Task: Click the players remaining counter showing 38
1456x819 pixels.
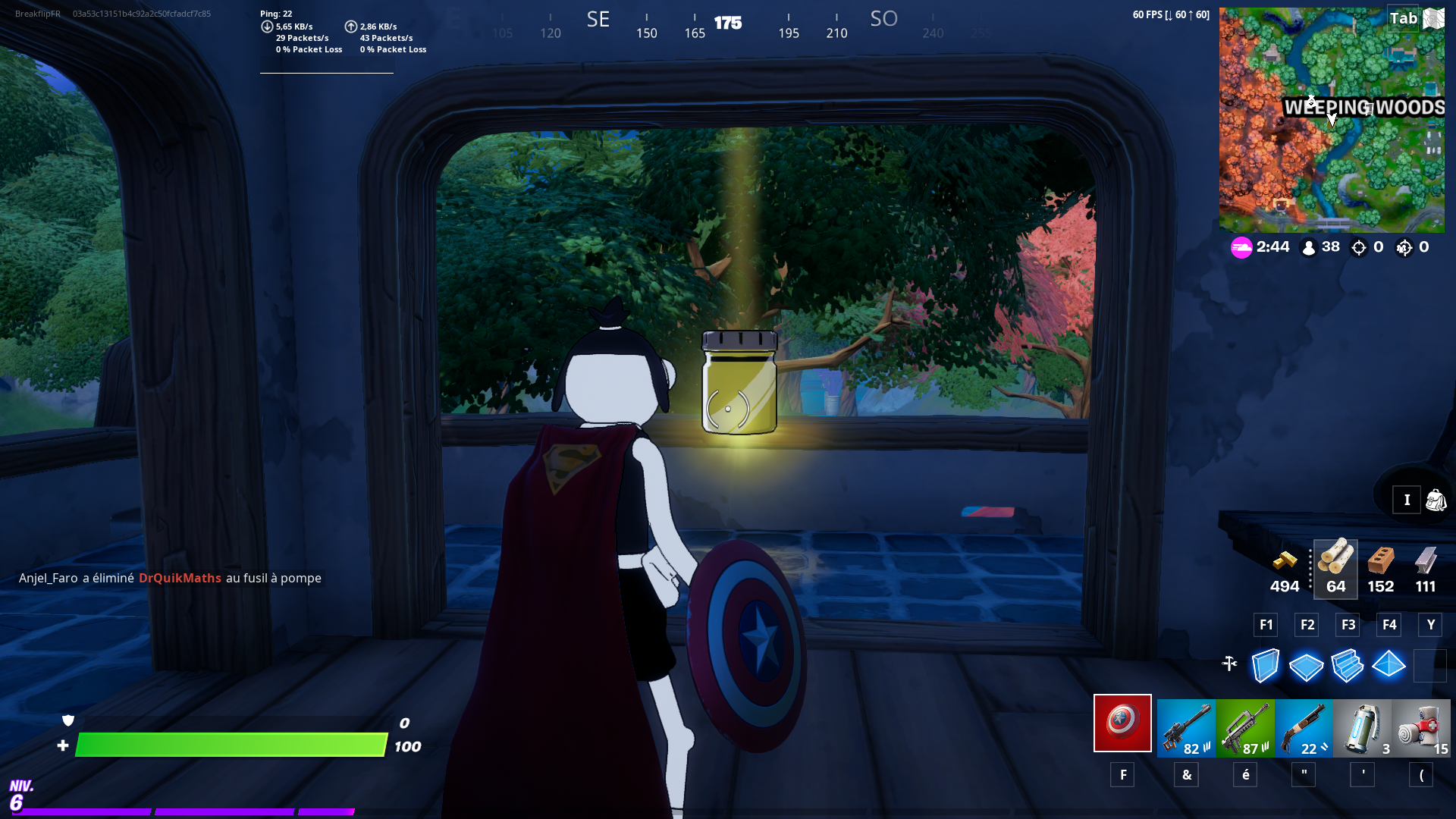Action: click(x=1321, y=246)
